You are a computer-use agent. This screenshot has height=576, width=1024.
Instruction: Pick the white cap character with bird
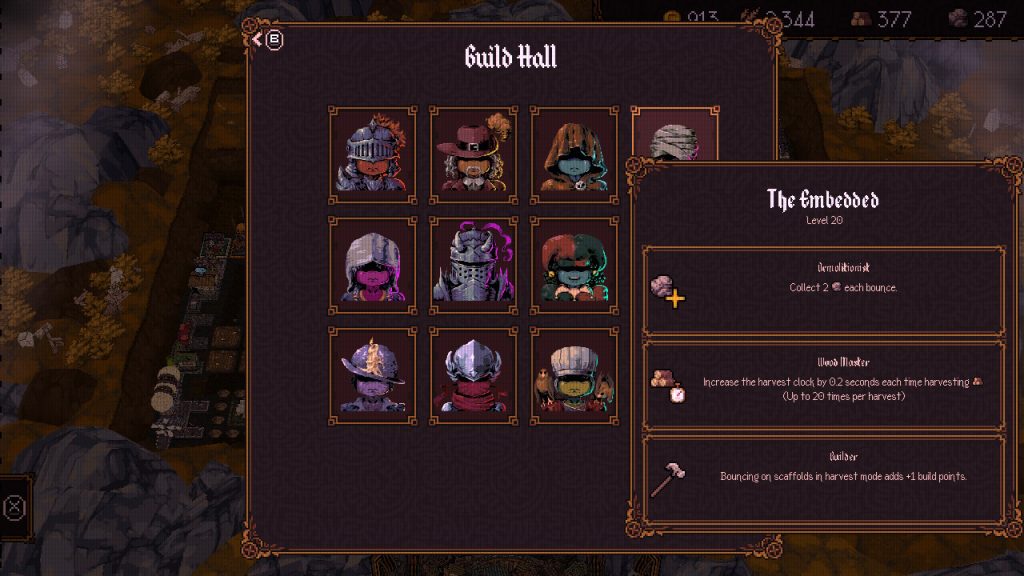tap(574, 375)
